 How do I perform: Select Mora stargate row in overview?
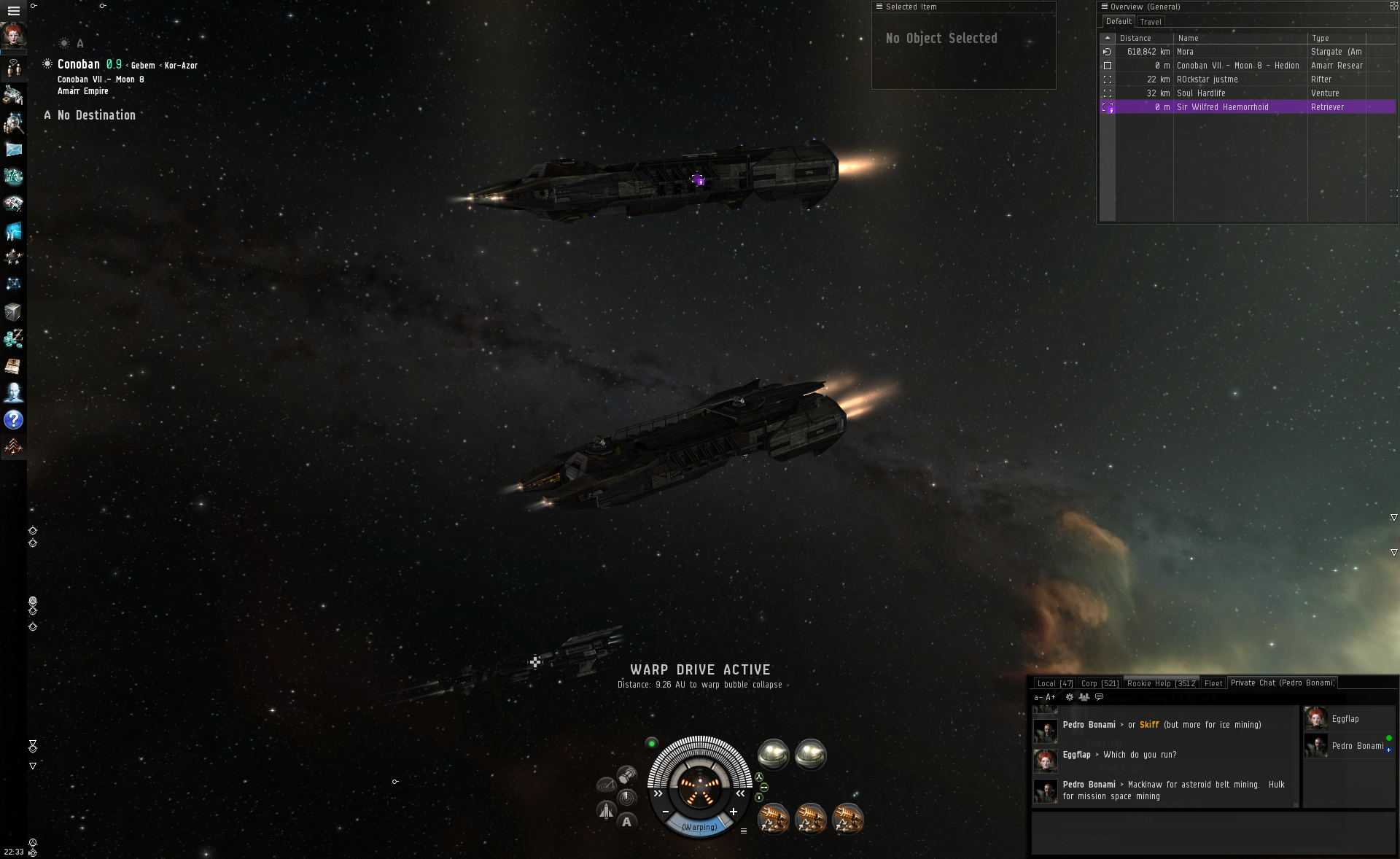pyautogui.click(x=1240, y=52)
